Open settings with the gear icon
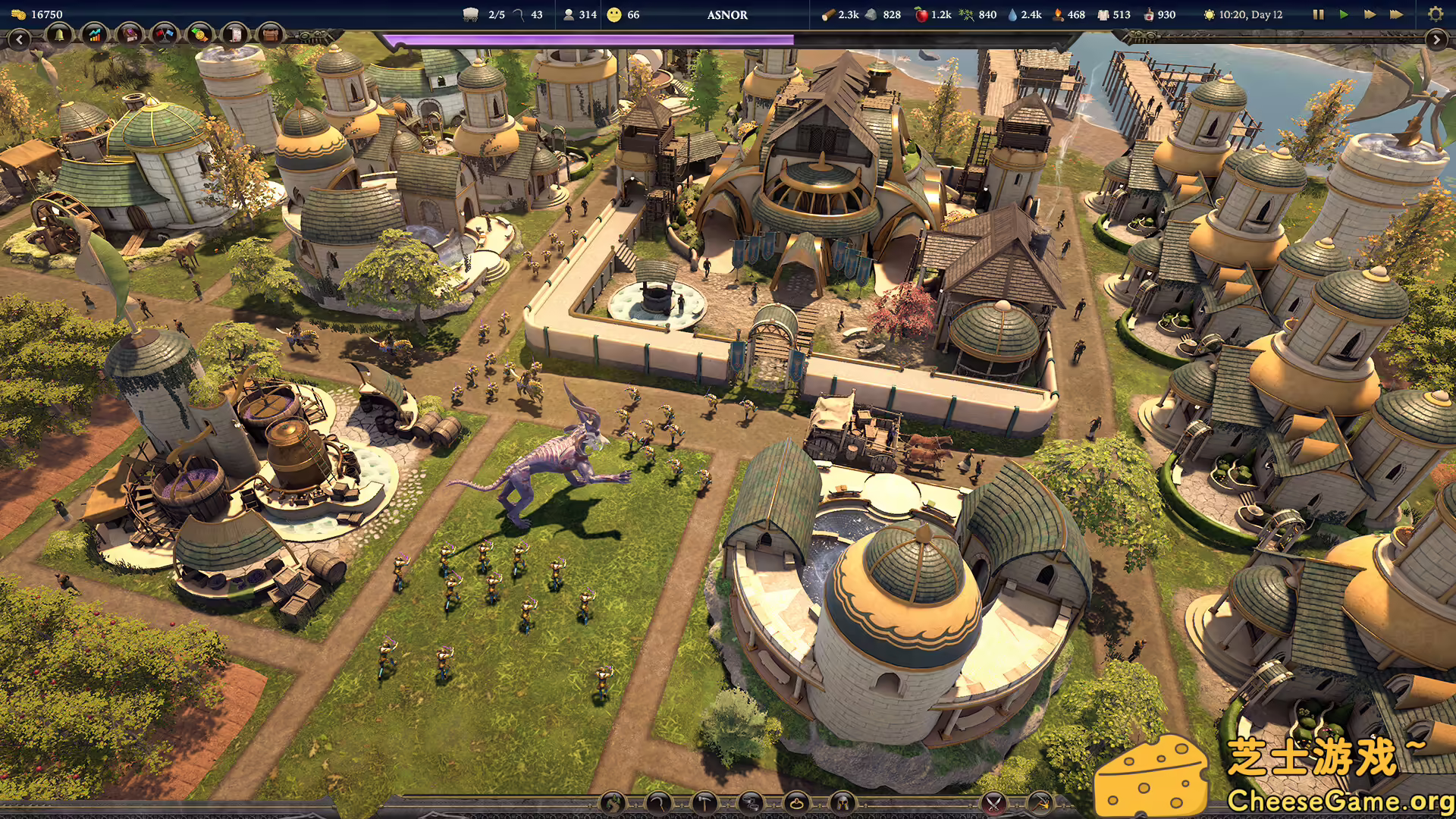The width and height of the screenshot is (1456, 819). click(1435, 14)
